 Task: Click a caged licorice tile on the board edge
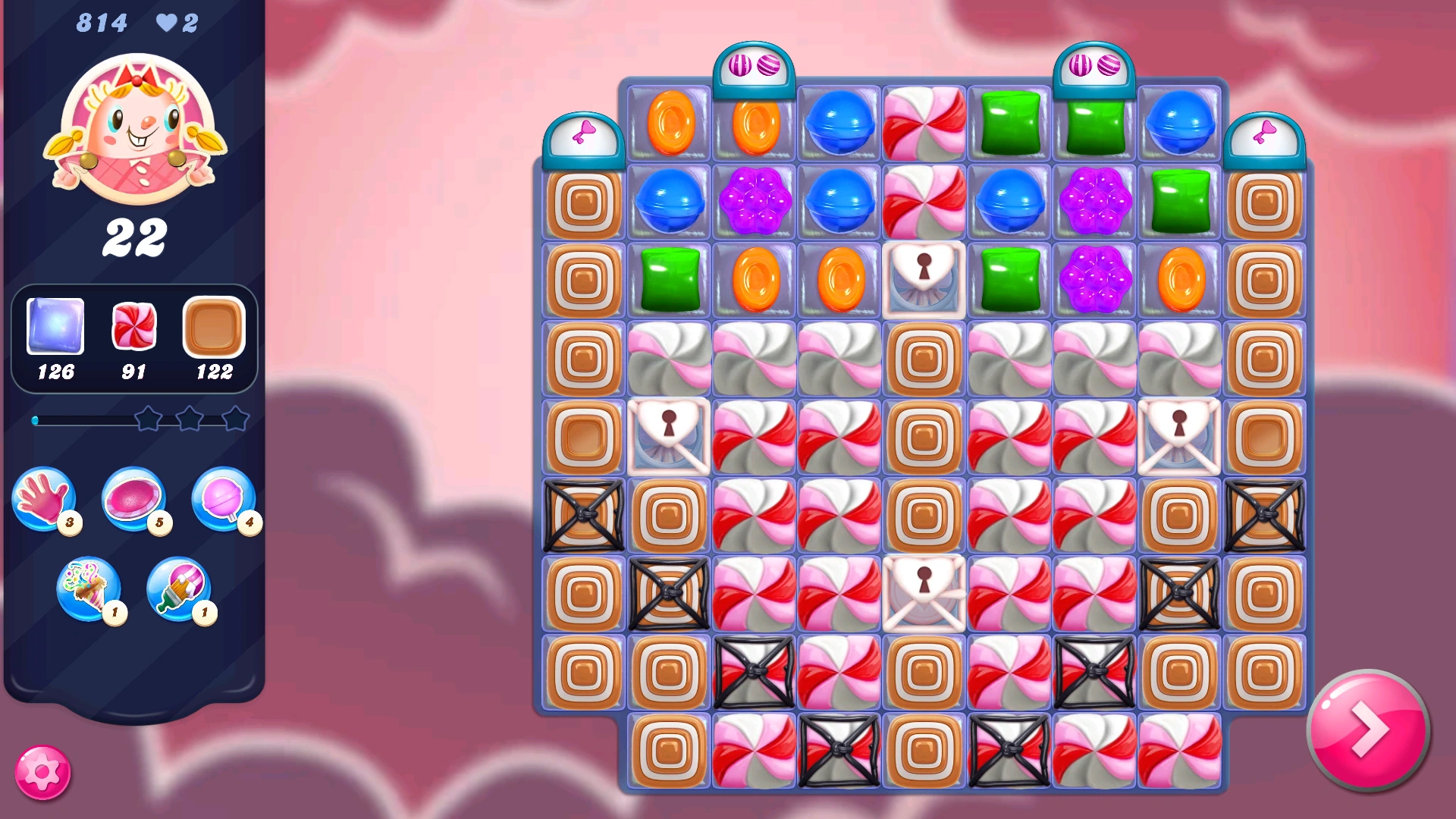point(582,516)
